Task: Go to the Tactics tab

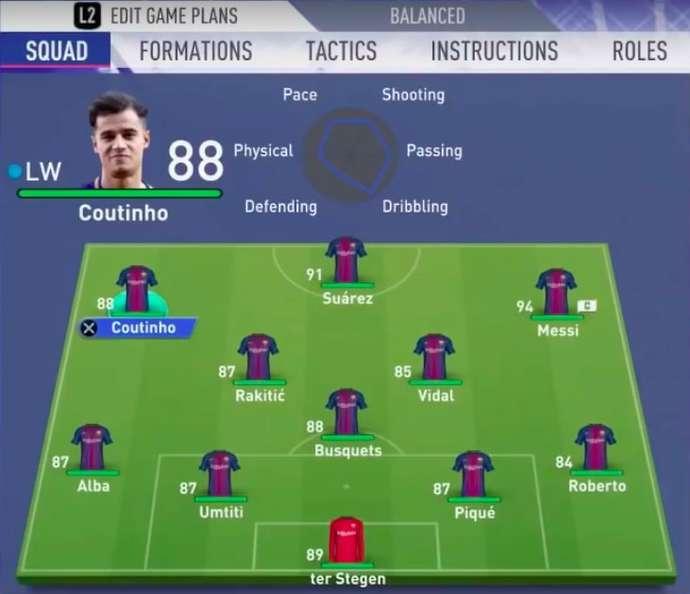Action: (x=341, y=51)
